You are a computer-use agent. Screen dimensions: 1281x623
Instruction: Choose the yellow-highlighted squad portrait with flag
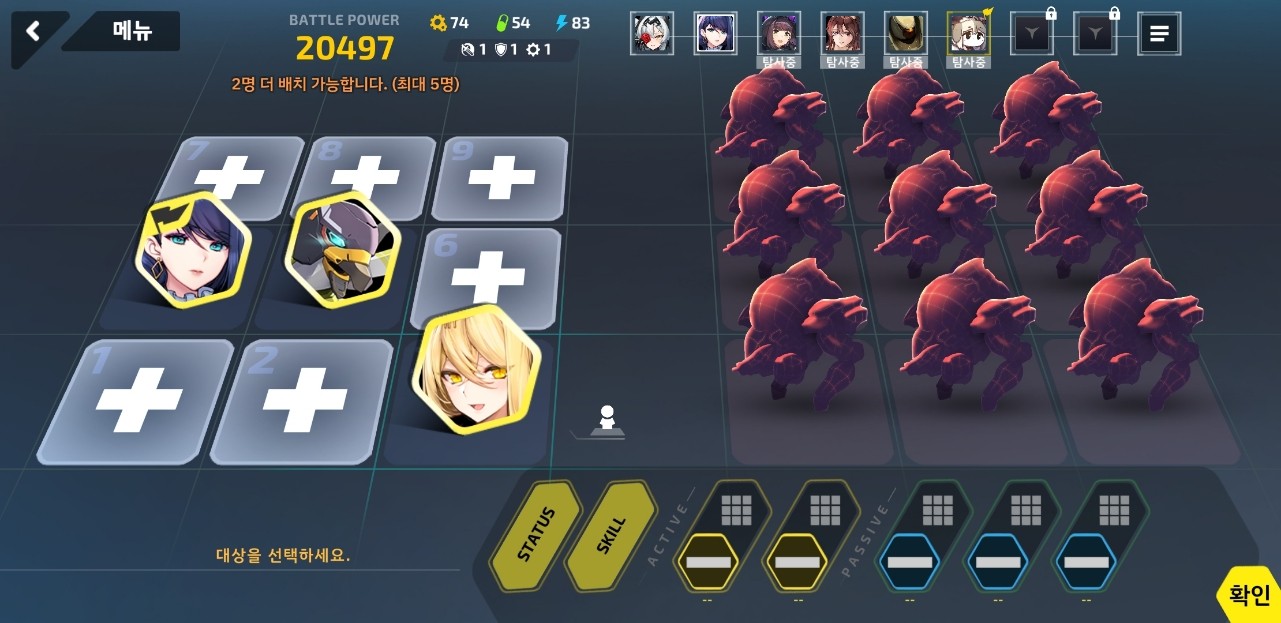click(x=968, y=34)
